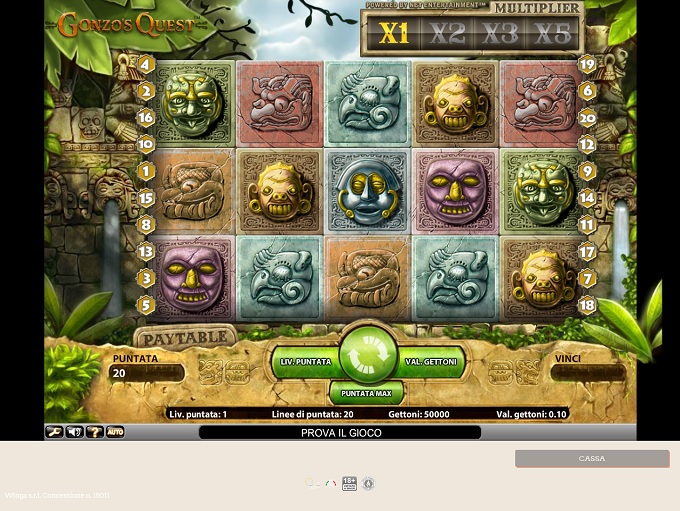Activate the Auto play button
The width and height of the screenshot is (680, 511).
point(115,432)
